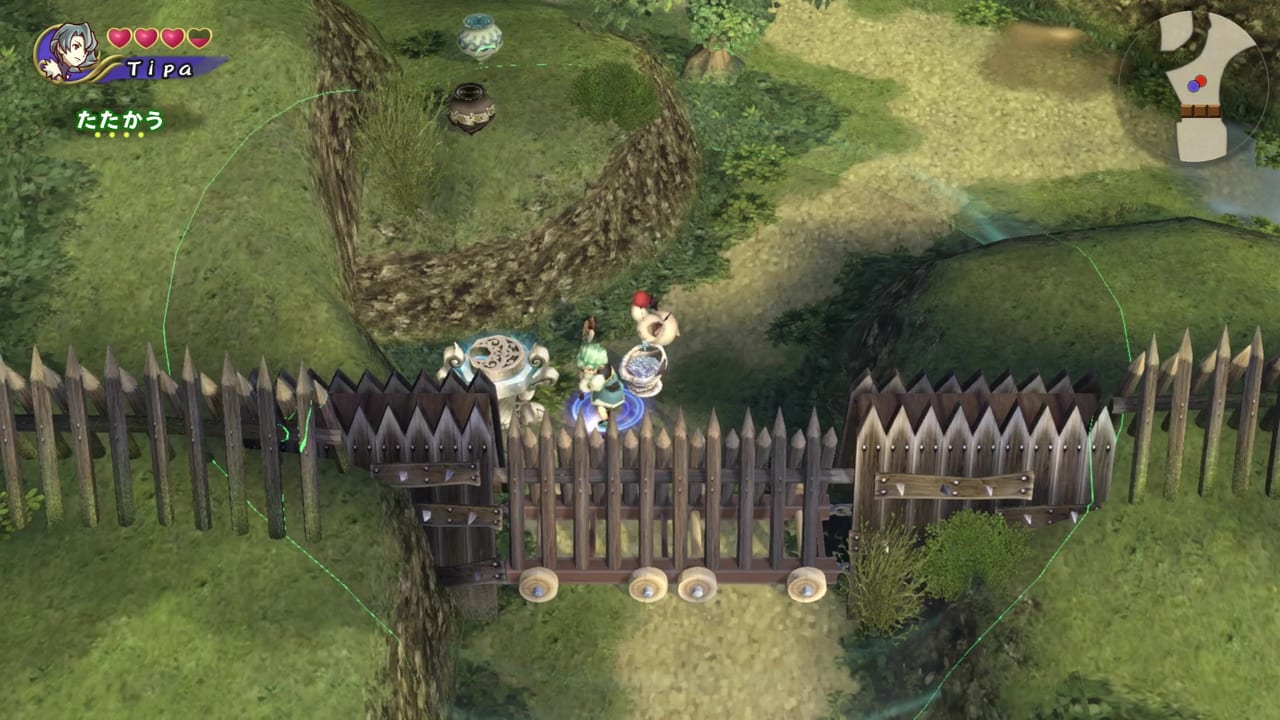Image resolution: width=1280 pixels, height=720 pixels.
Task: Click the partially drained fourth heart
Action: click(x=199, y=38)
